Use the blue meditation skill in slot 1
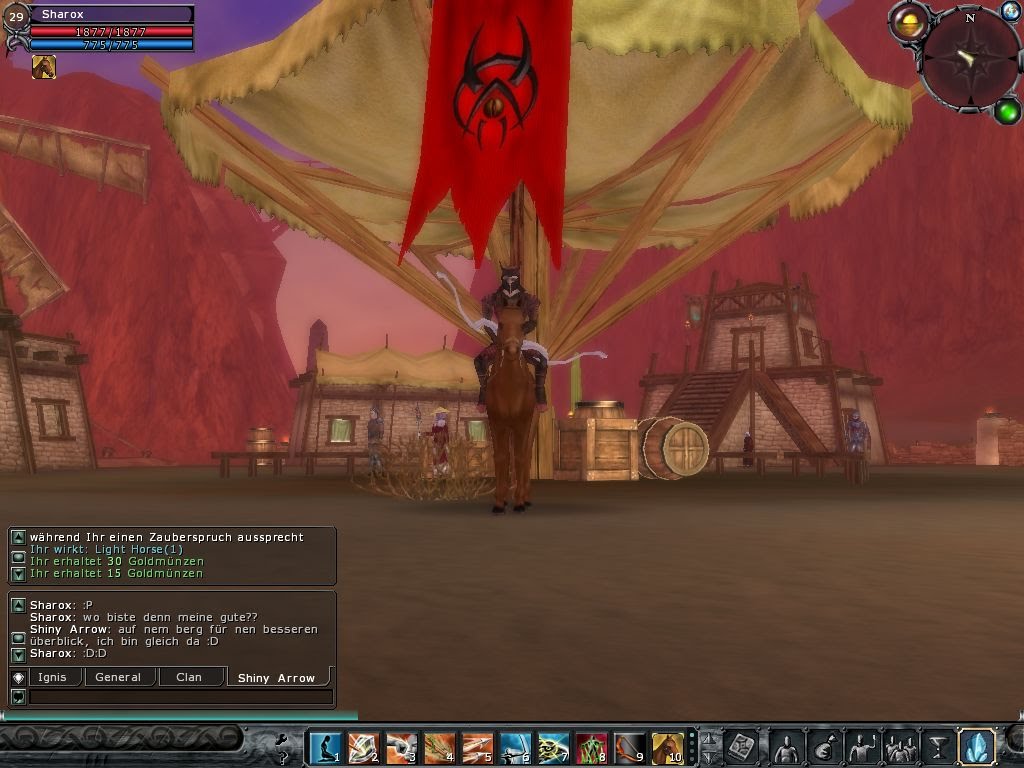The height and width of the screenshot is (768, 1024). (x=324, y=747)
